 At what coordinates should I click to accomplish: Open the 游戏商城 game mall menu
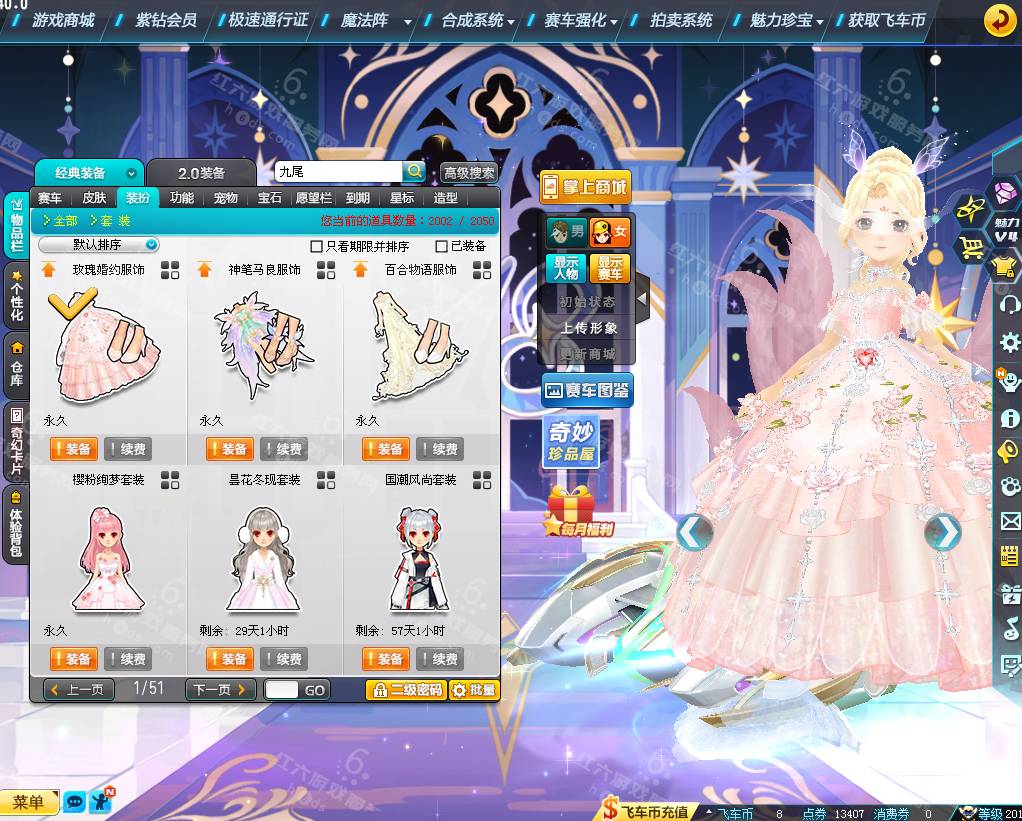click(x=62, y=19)
